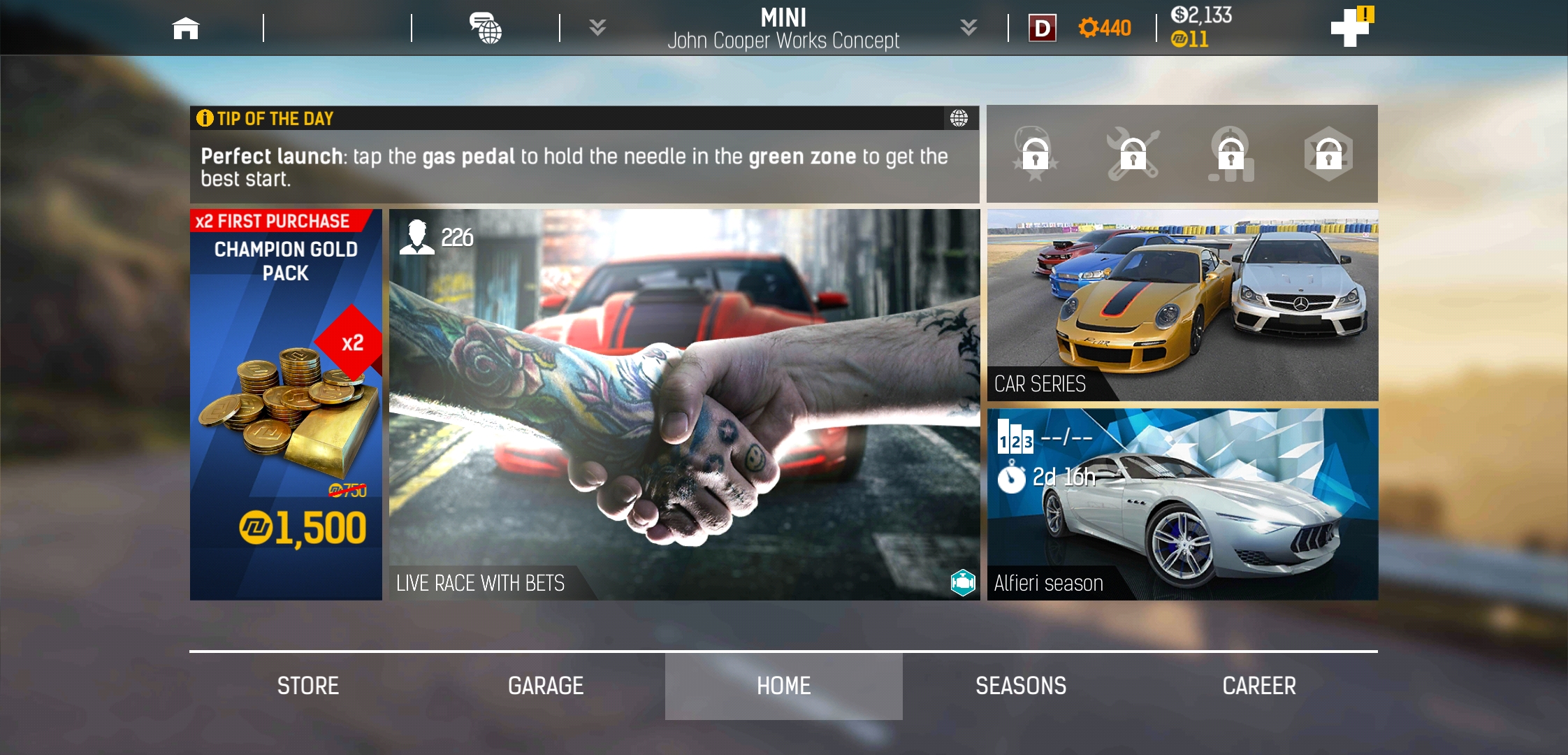The width and height of the screenshot is (1568, 755).
Task: Open the Alfieri season tile
Action: coord(1182,504)
